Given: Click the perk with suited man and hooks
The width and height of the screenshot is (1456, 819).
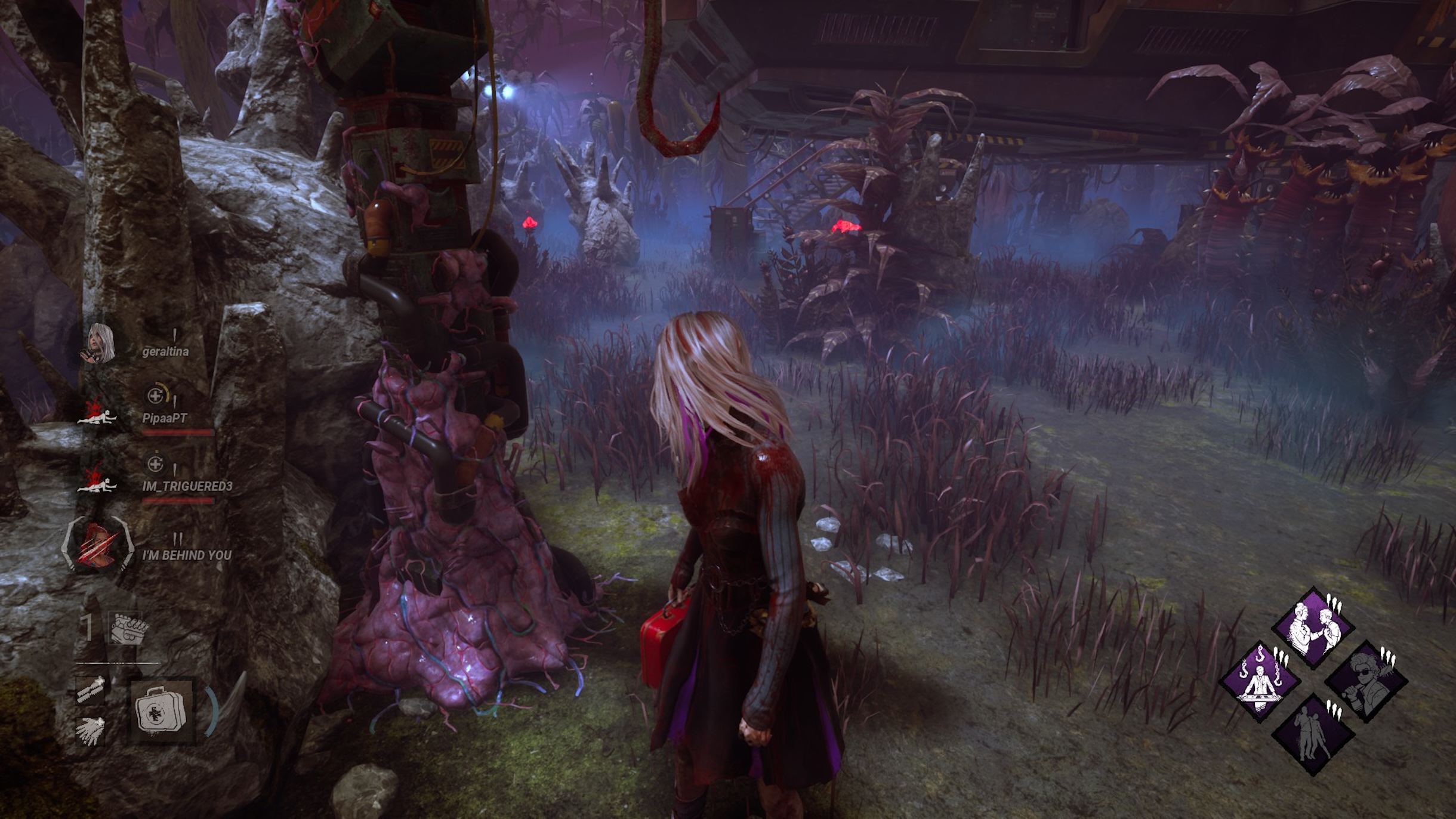Looking at the screenshot, I should tap(1260, 681).
